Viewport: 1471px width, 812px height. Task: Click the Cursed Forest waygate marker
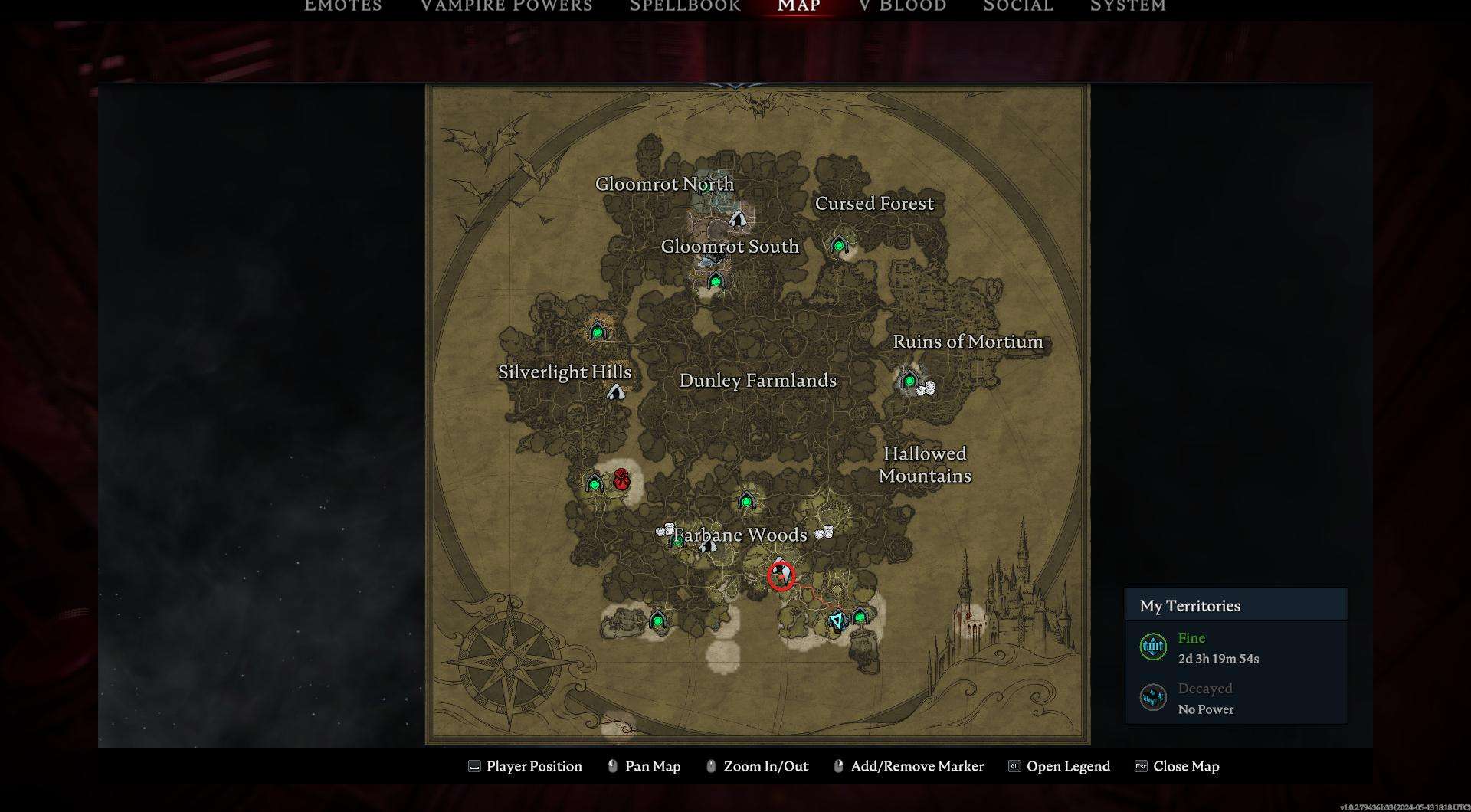click(x=839, y=245)
